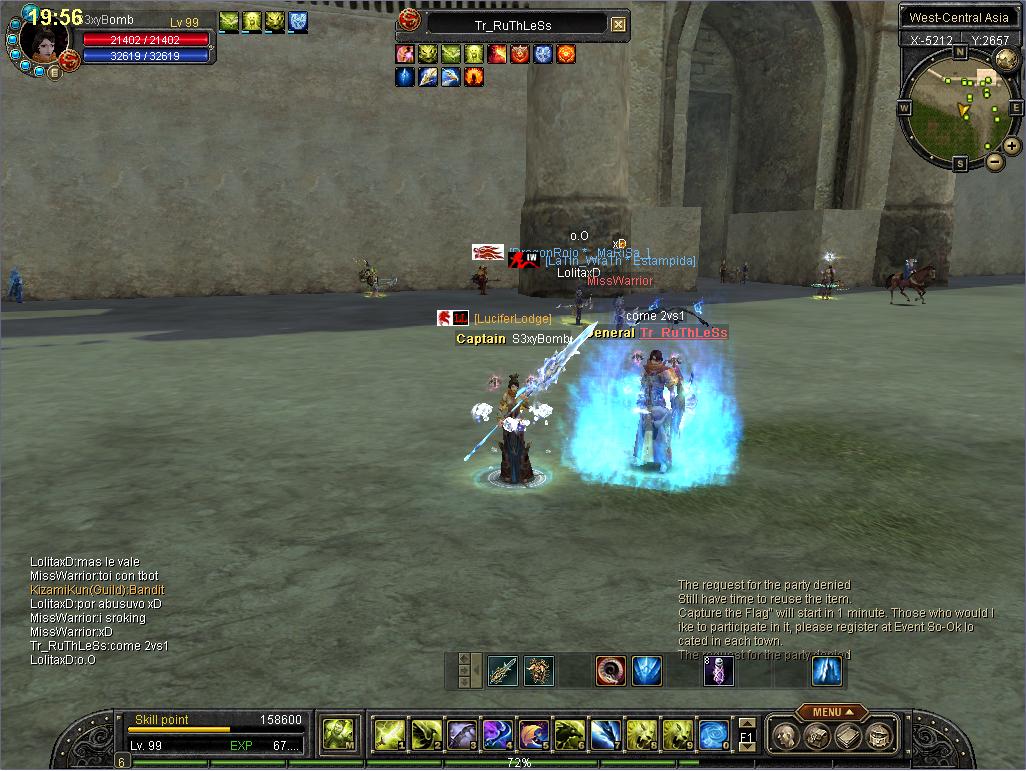Select the armor item beside the sword
The height and width of the screenshot is (771, 1026).
tap(539, 671)
